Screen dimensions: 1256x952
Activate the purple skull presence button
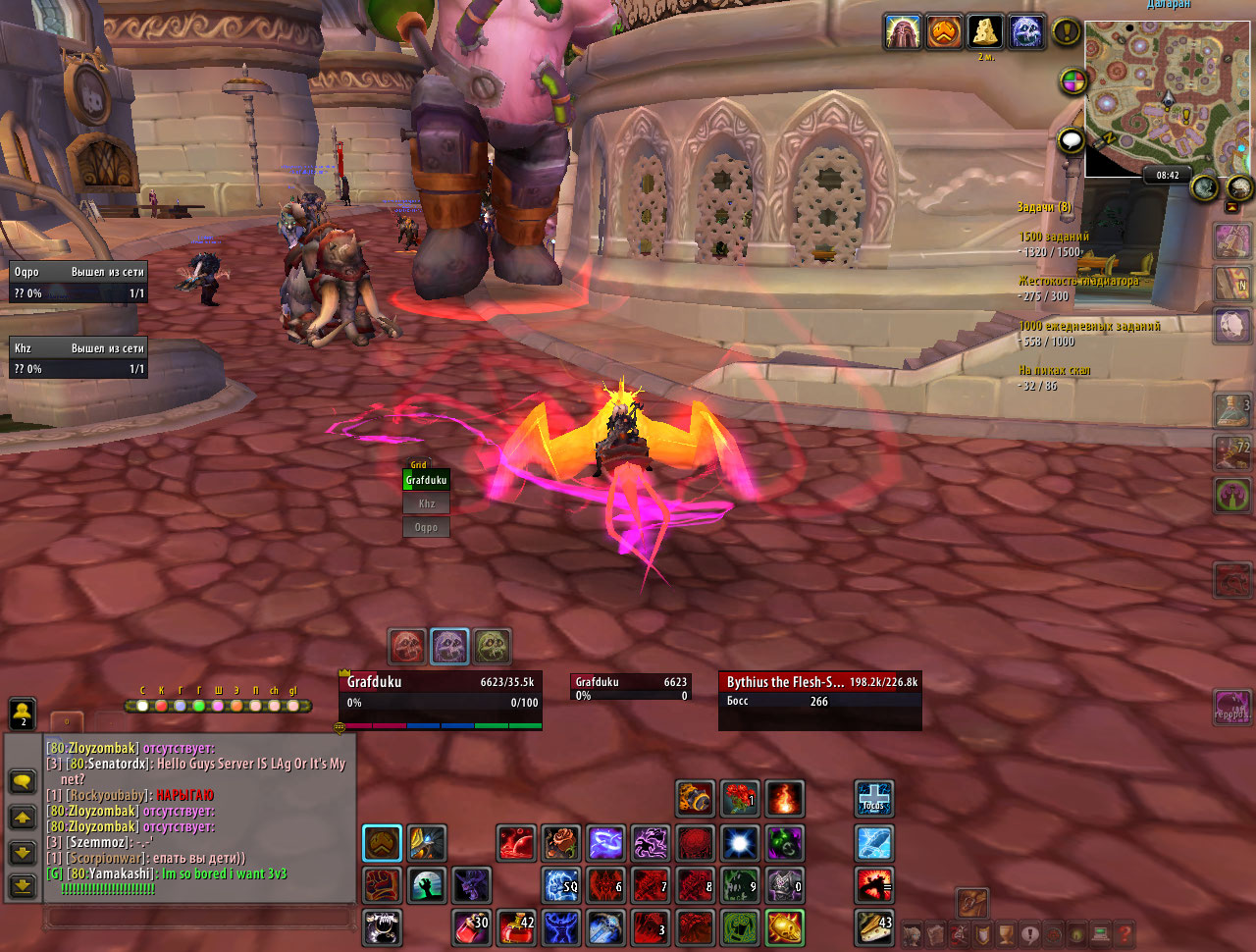pyautogui.click(x=450, y=647)
